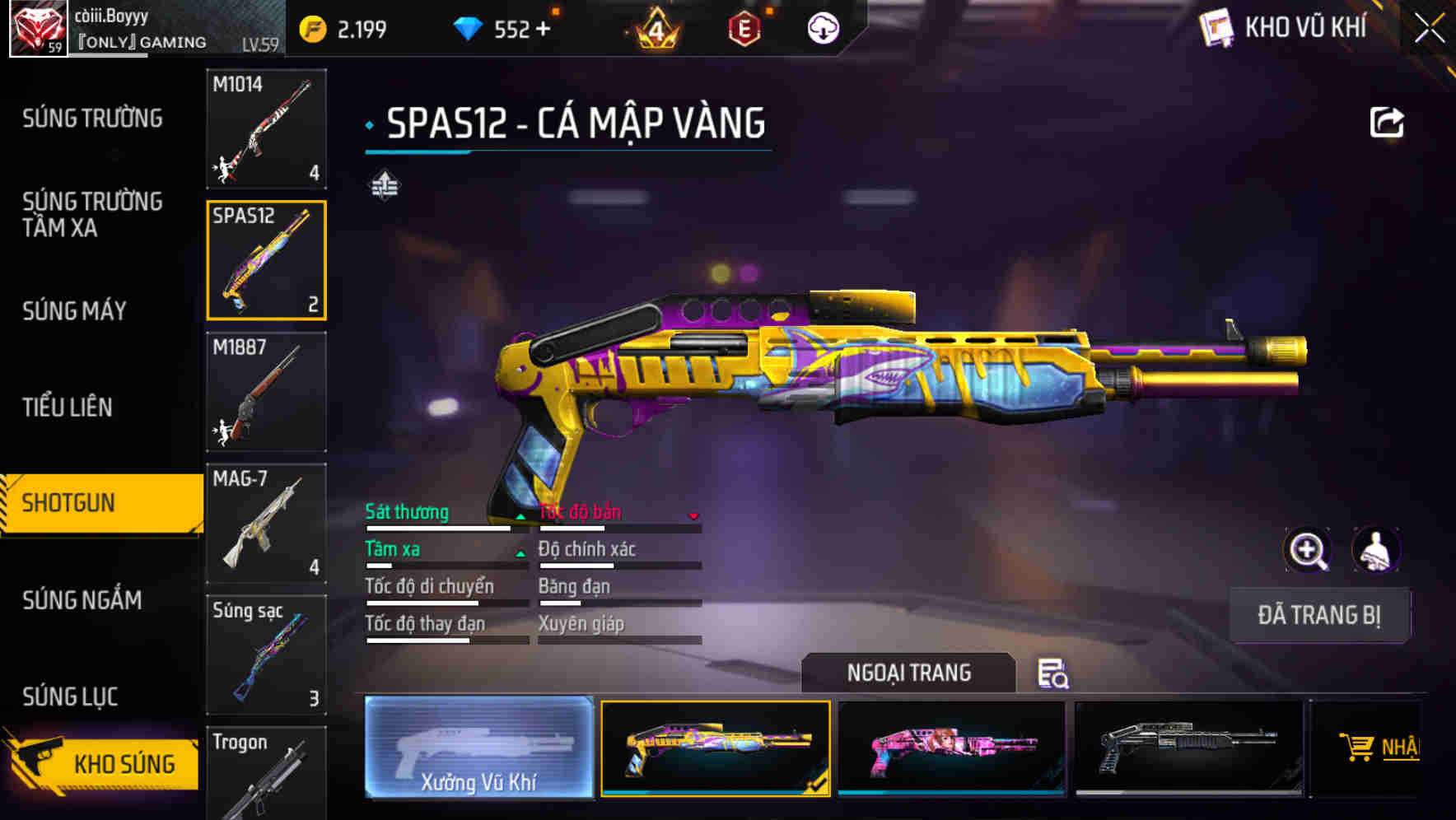This screenshot has height=820, width=1456.
Task: Choose the Súng Ngắm category
Action: click(82, 600)
